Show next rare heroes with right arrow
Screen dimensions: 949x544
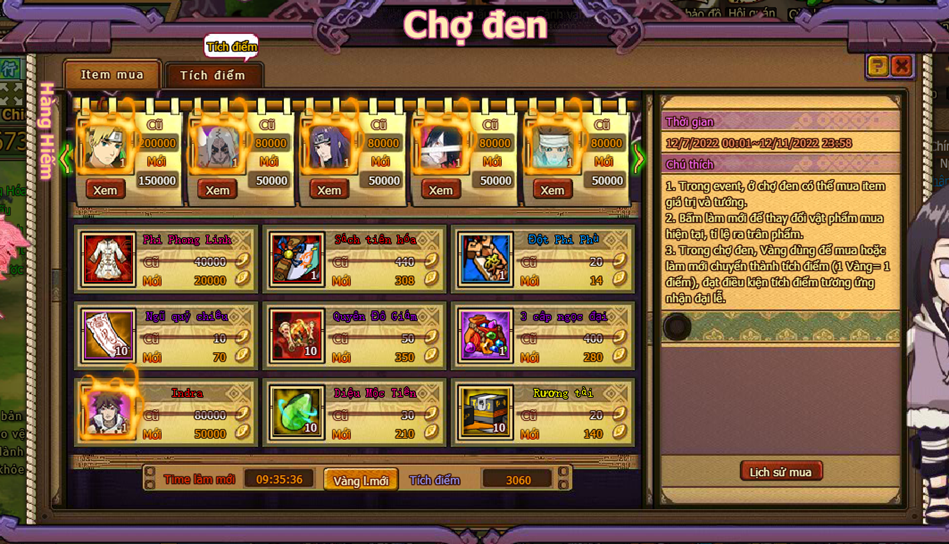[639, 158]
